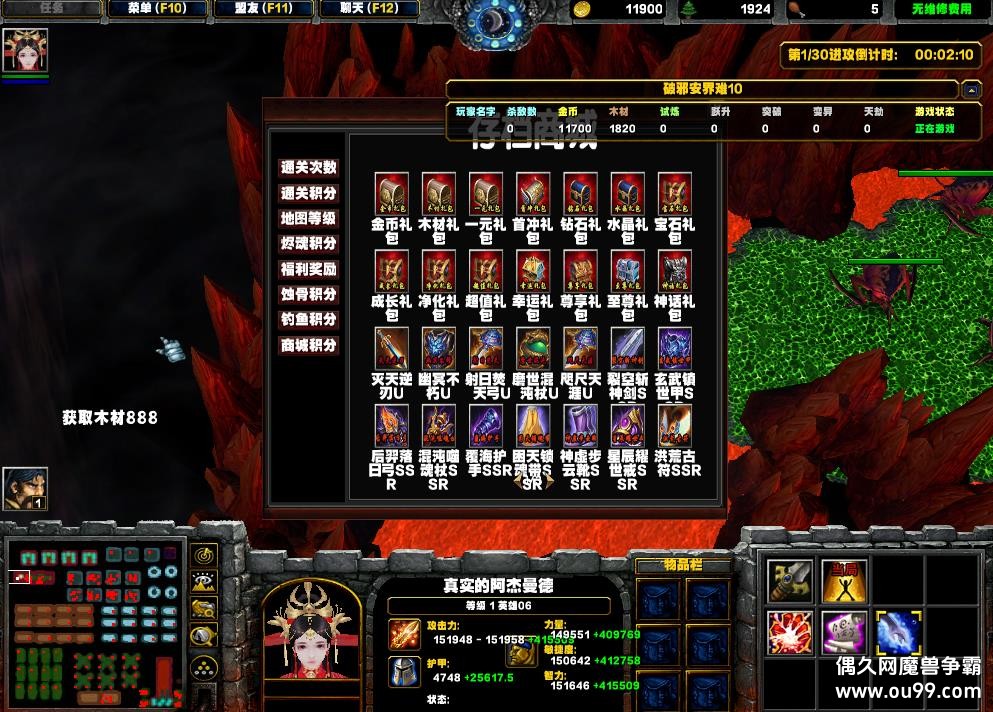Viewport: 993px width, 712px height.
Task: Switch to the 商城积分 tab
Action: coord(308,346)
